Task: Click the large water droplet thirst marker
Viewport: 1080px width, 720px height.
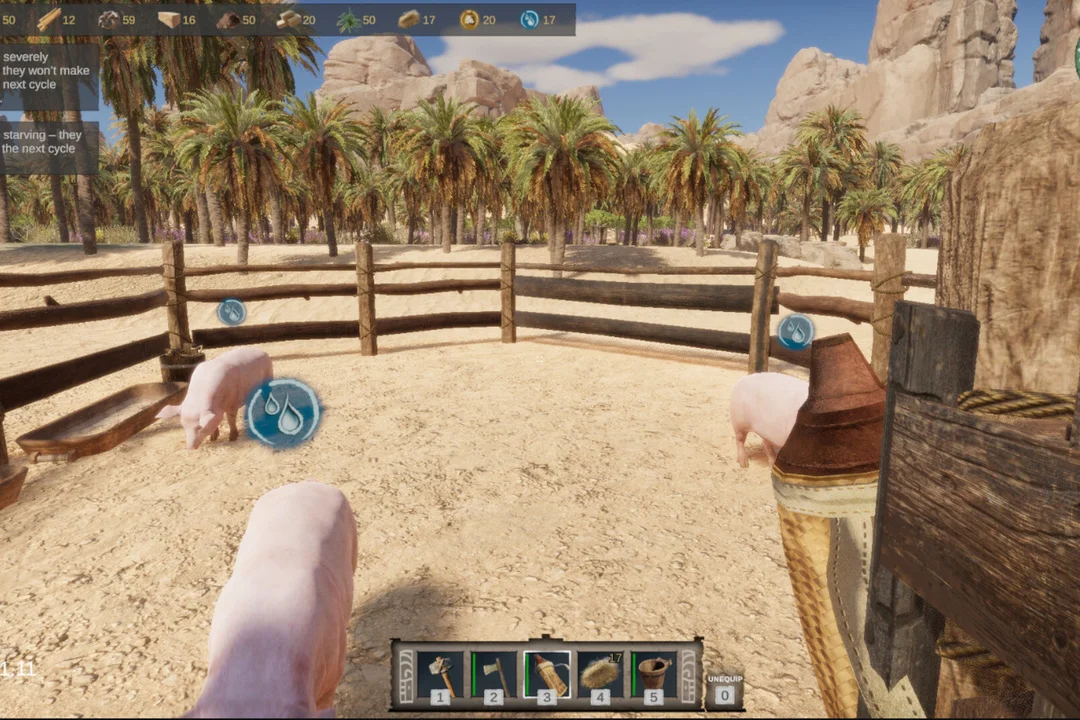Action: [283, 412]
